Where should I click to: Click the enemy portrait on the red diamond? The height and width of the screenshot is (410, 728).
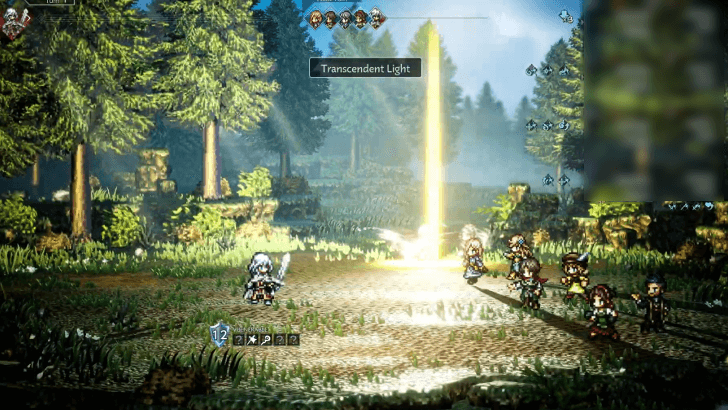point(13,22)
